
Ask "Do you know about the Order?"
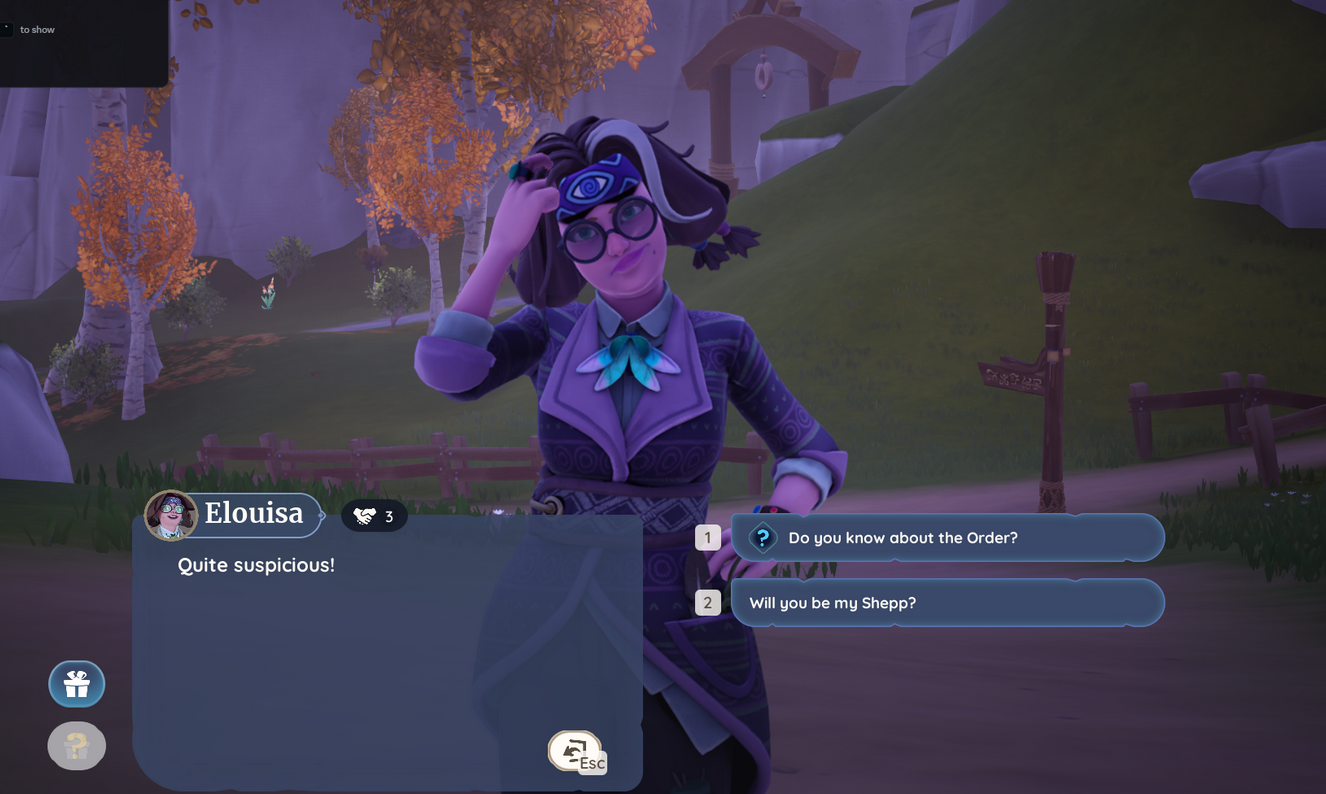click(x=946, y=538)
